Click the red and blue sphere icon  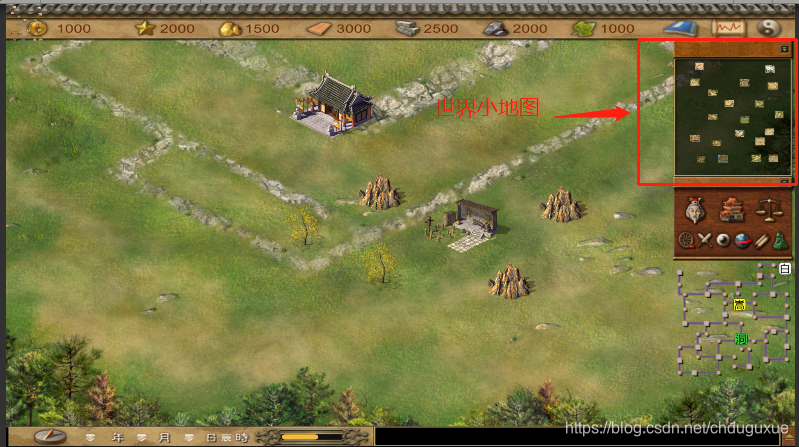(741, 240)
